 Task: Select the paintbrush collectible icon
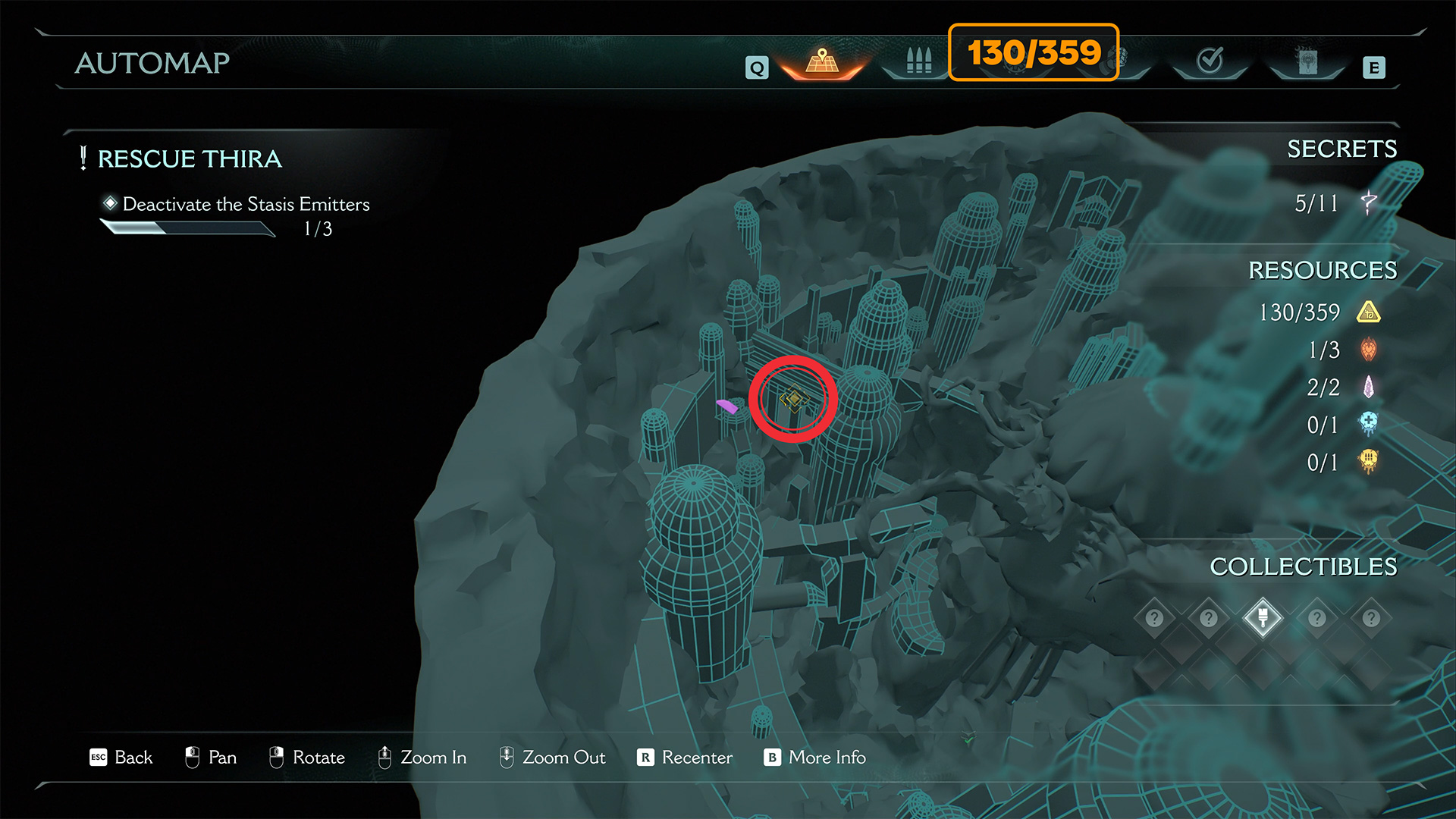click(1263, 617)
